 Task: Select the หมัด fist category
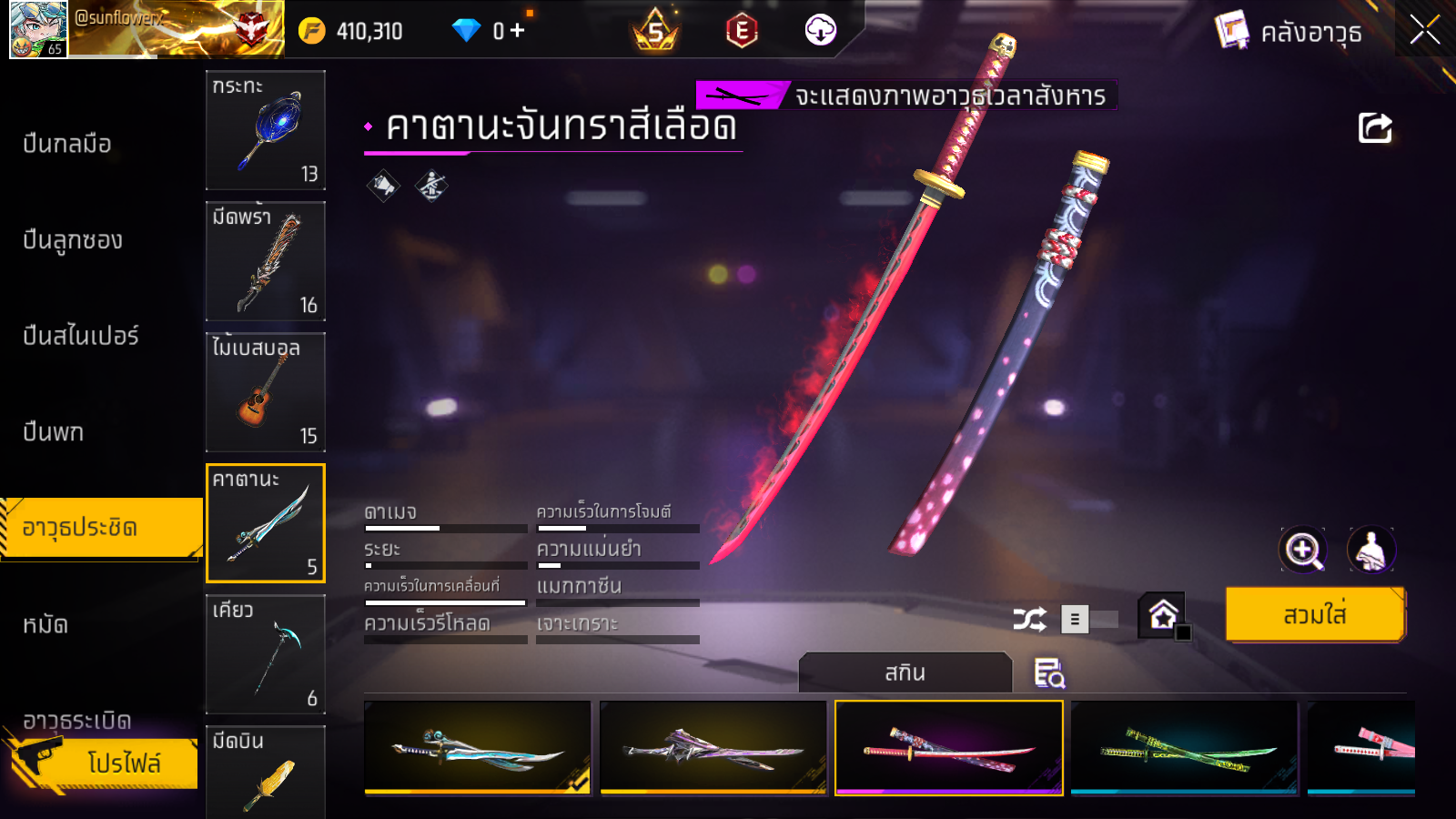(x=45, y=624)
